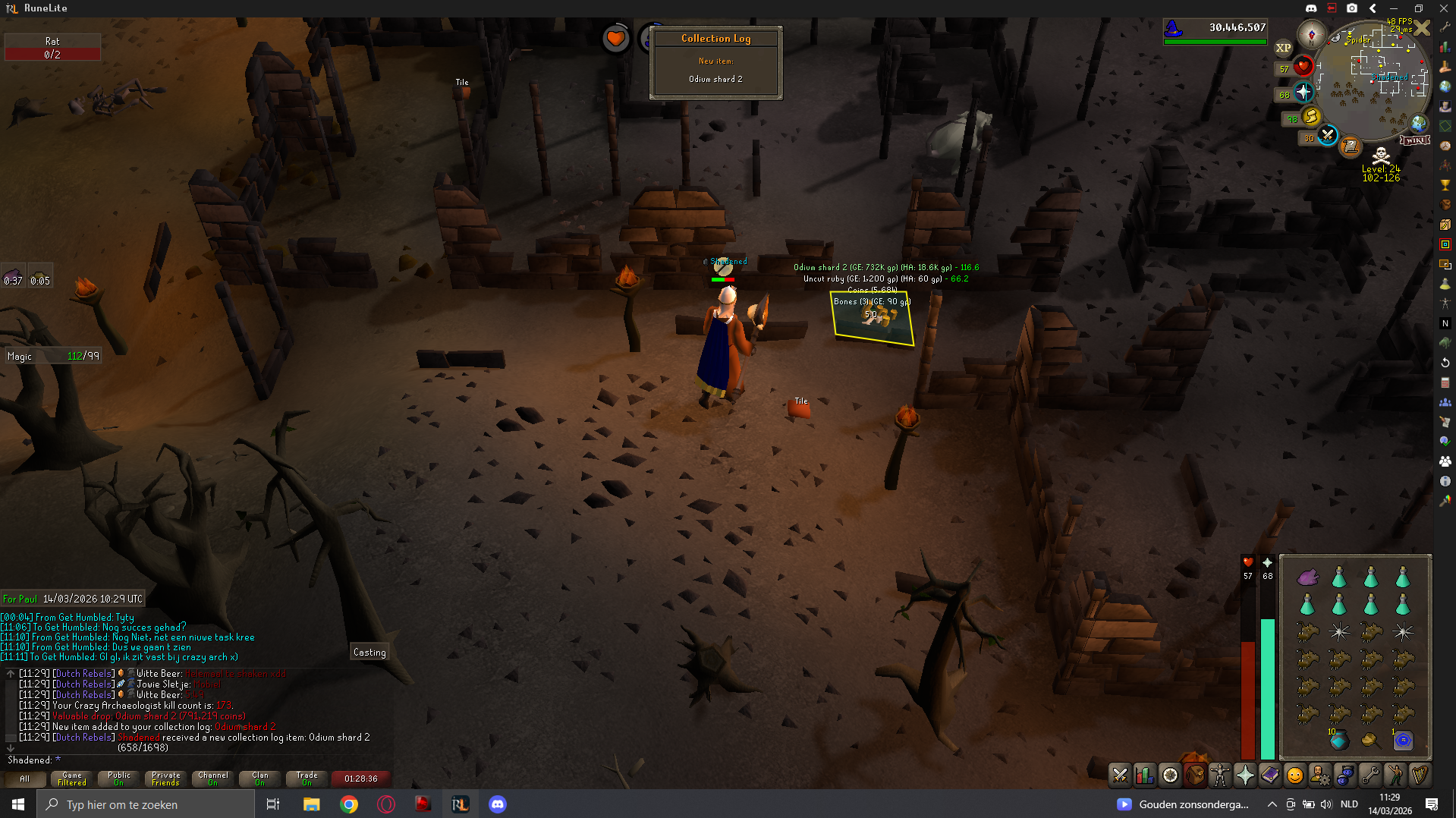Click the compass to face north

1311,34
